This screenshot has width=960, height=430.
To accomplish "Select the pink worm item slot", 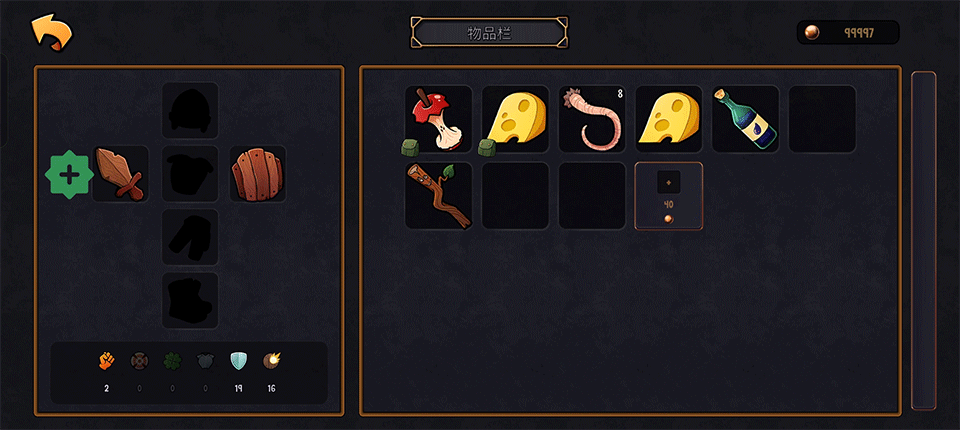I will click(592, 119).
